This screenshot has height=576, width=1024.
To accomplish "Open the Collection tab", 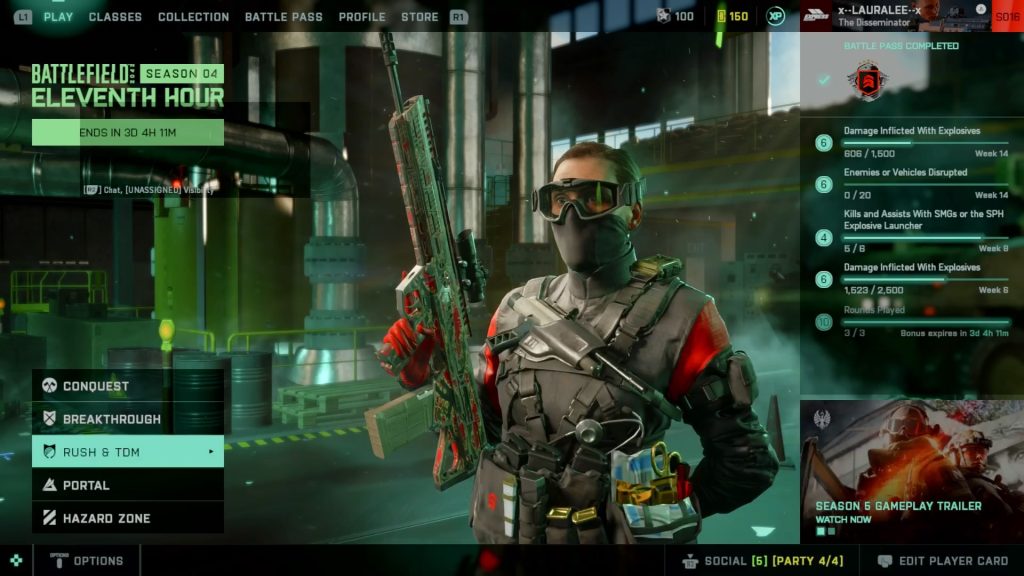I will point(193,17).
